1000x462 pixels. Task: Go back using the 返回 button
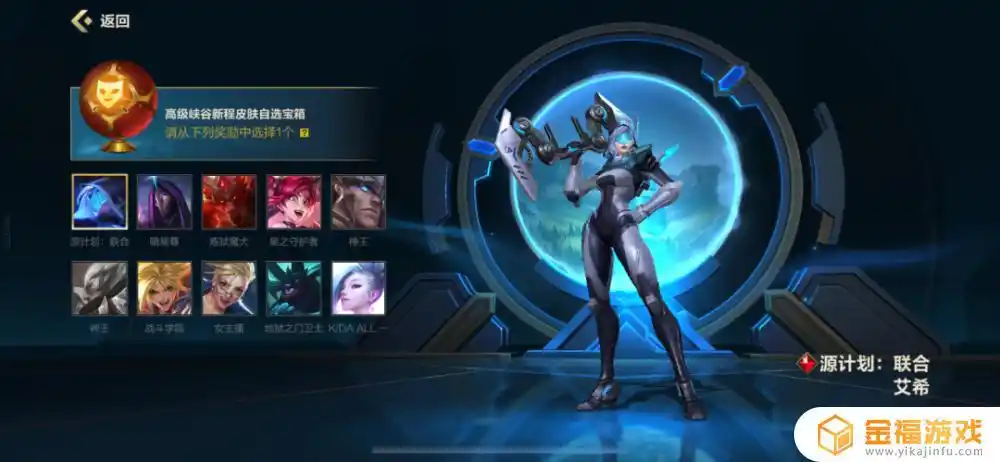[101, 20]
